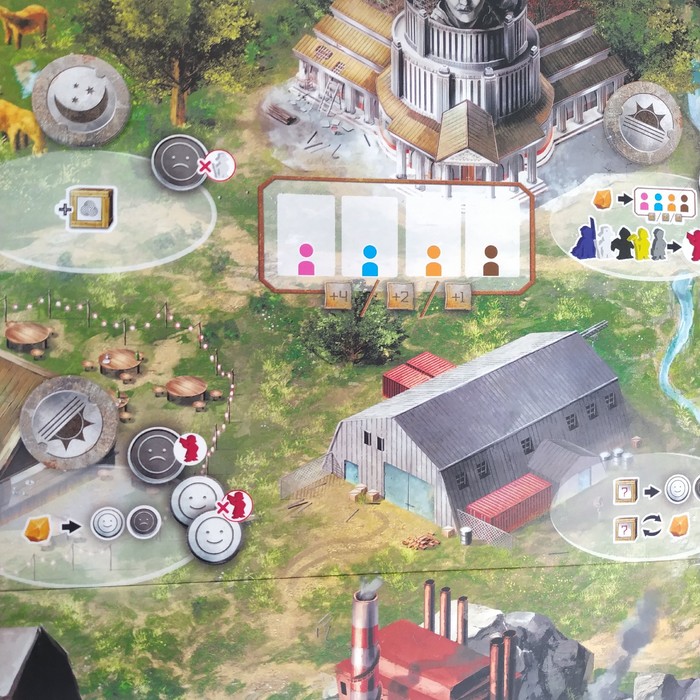This screenshot has width=700, height=700.
Task: Click the question card pointing to the smiley coin
Action: coord(628,489)
